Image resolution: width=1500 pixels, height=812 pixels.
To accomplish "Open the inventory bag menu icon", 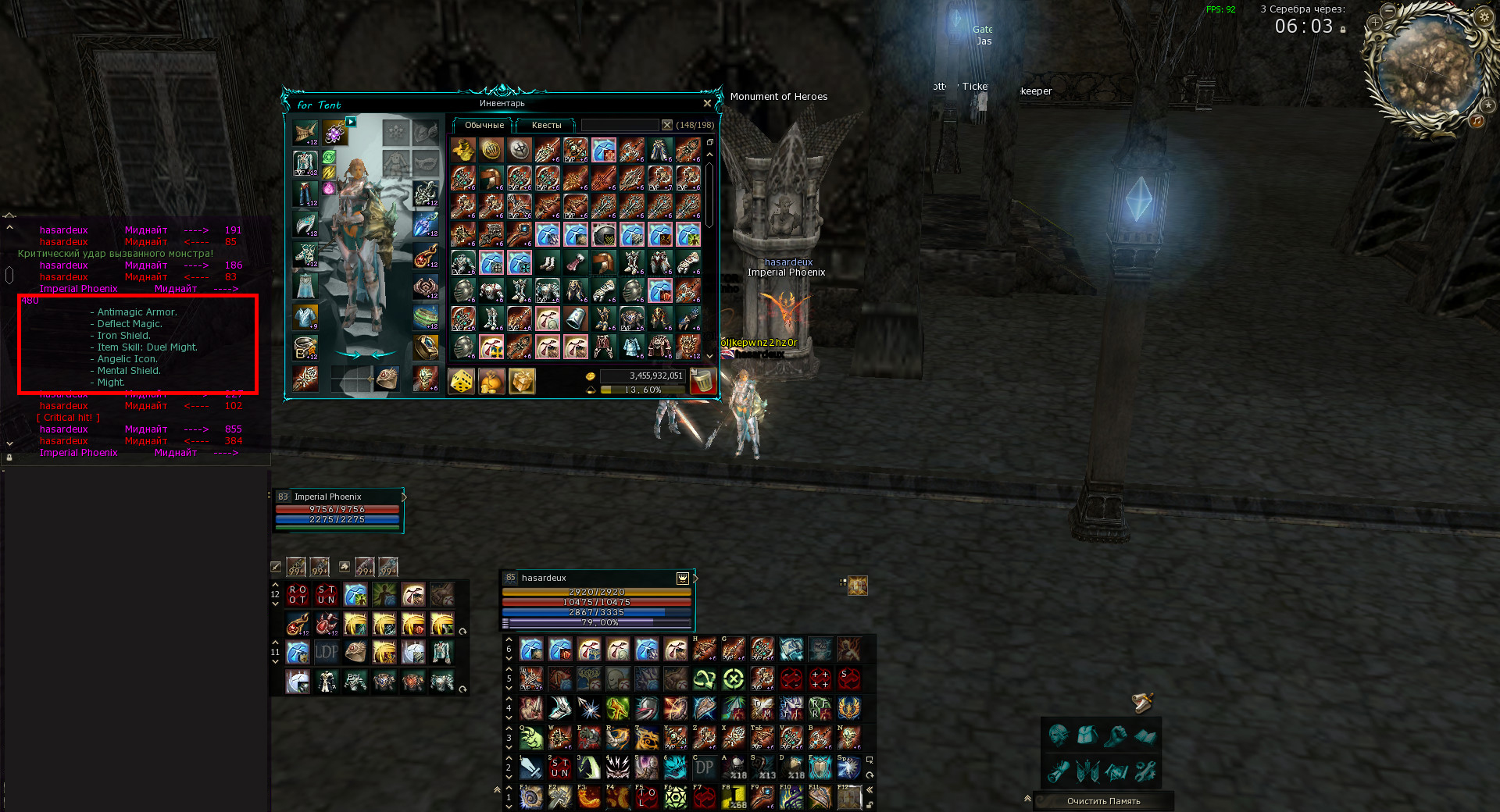I will click(x=1087, y=735).
